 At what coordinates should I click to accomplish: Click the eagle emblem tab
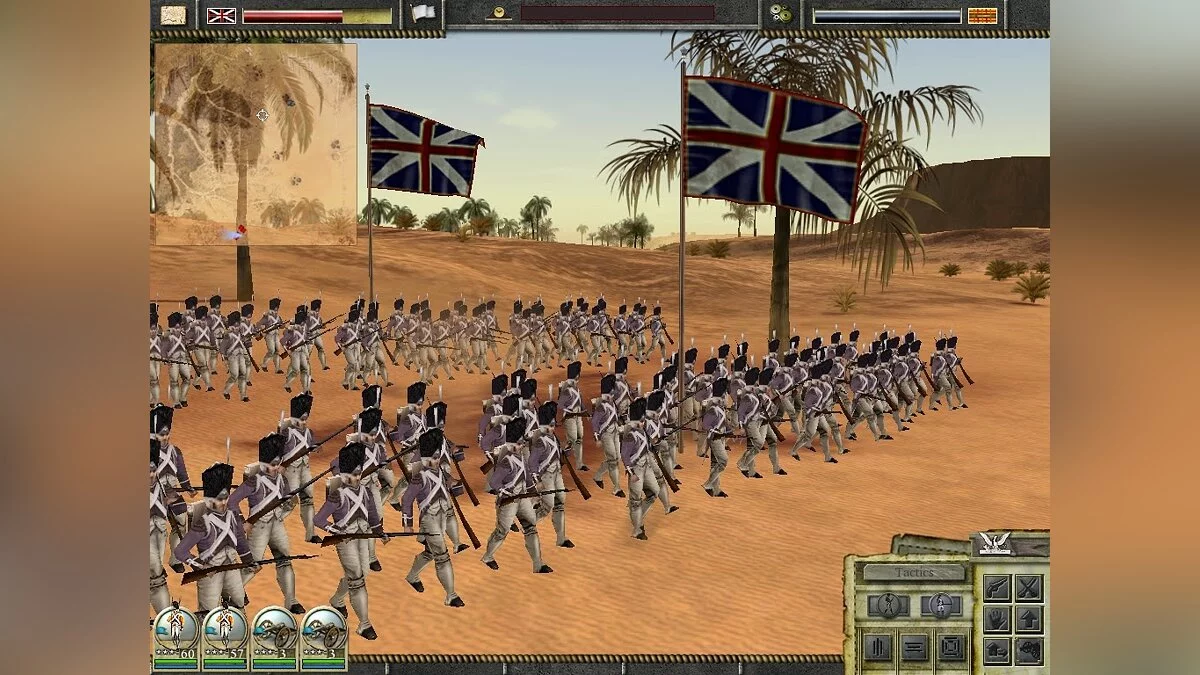[995, 543]
